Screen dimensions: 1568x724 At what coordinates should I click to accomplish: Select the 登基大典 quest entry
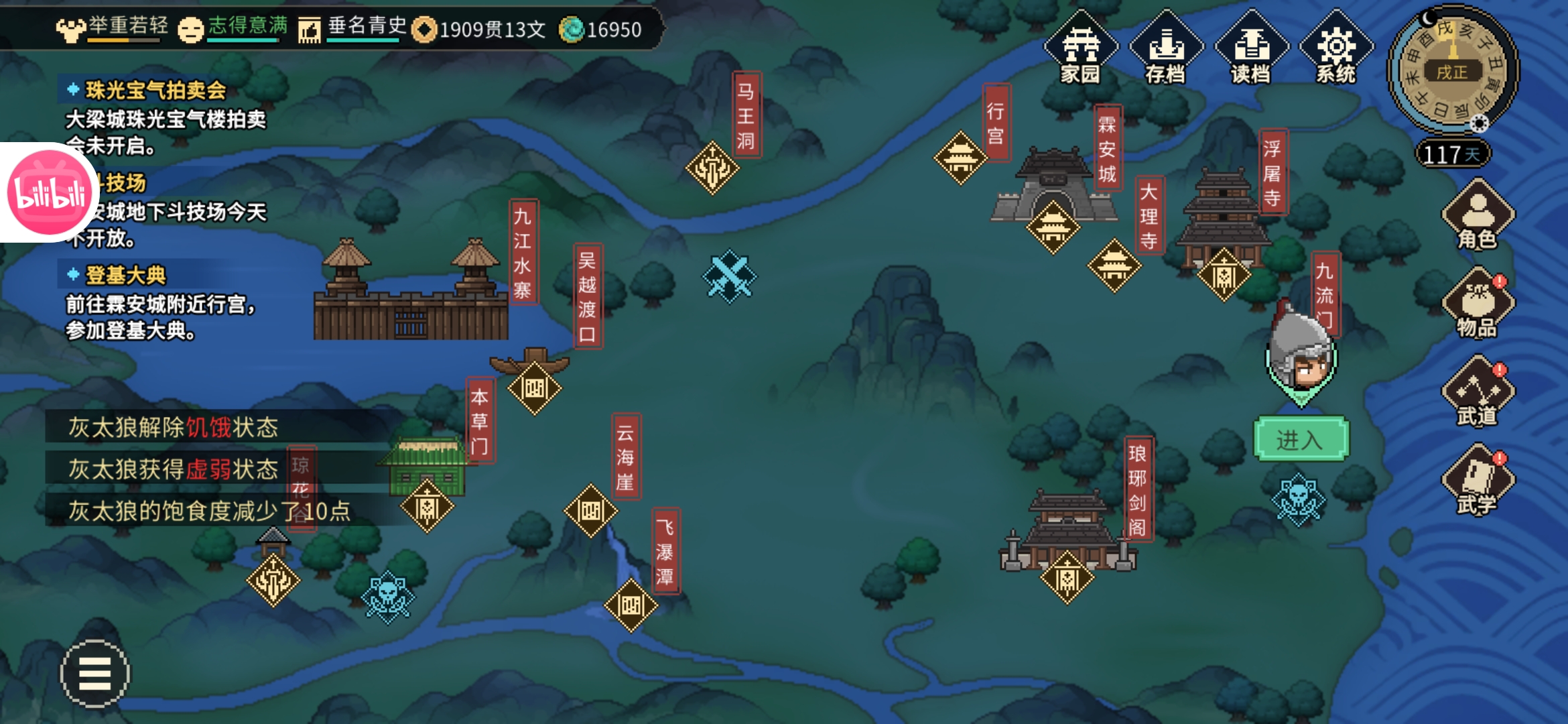(126, 275)
